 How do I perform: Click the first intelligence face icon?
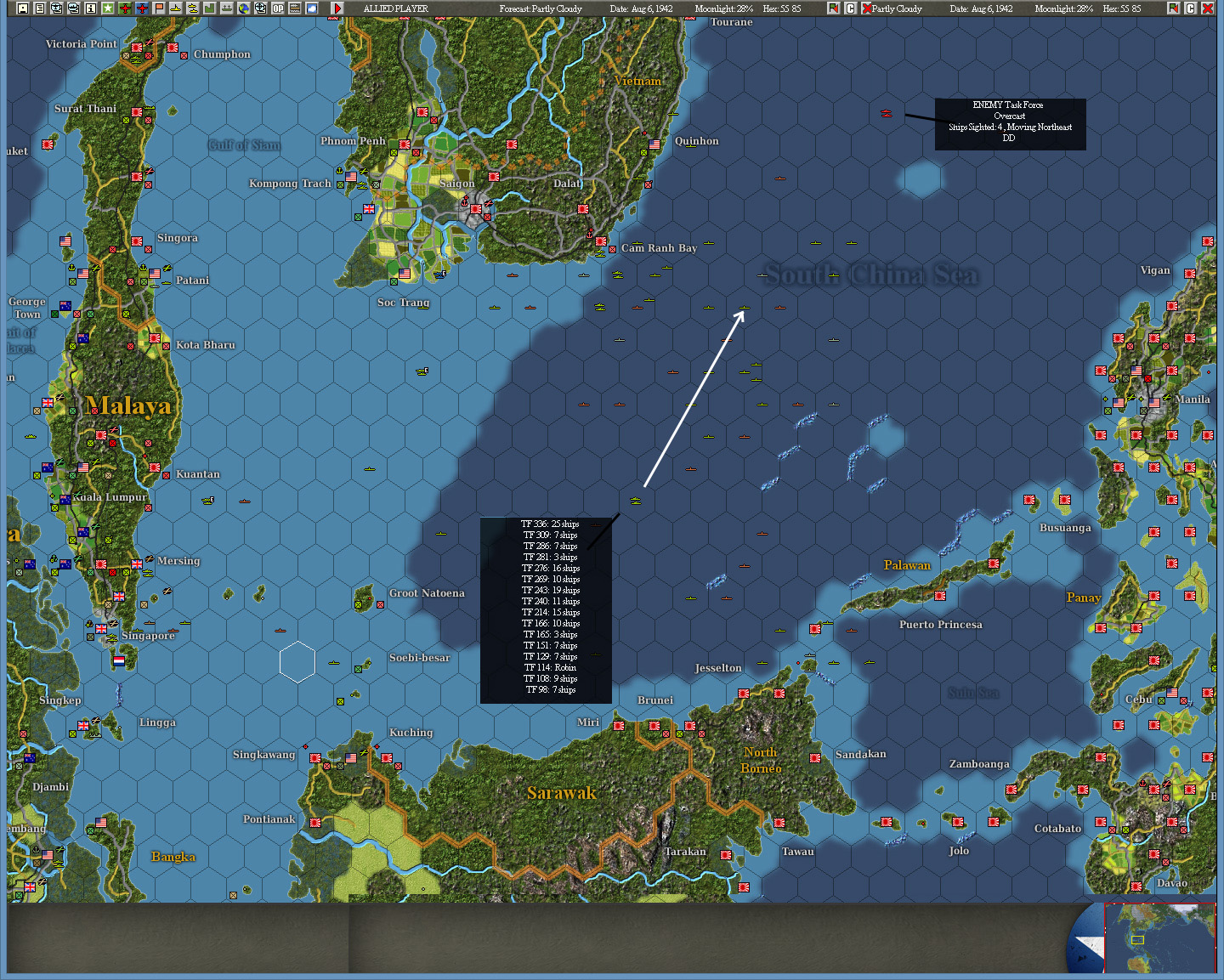tap(56, 8)
